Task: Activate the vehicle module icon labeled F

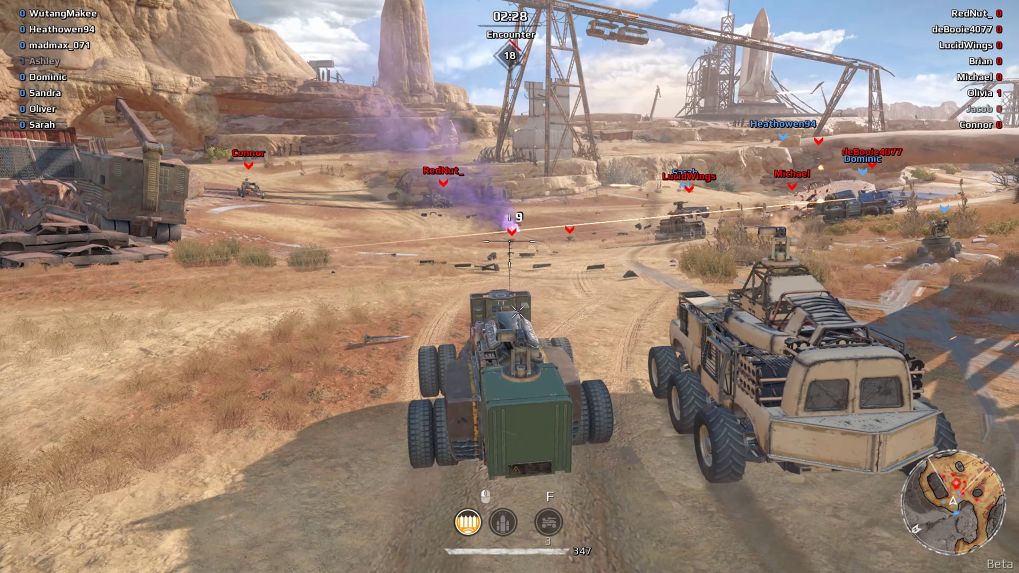Action: pyautogui.click(x=548, y=521)
